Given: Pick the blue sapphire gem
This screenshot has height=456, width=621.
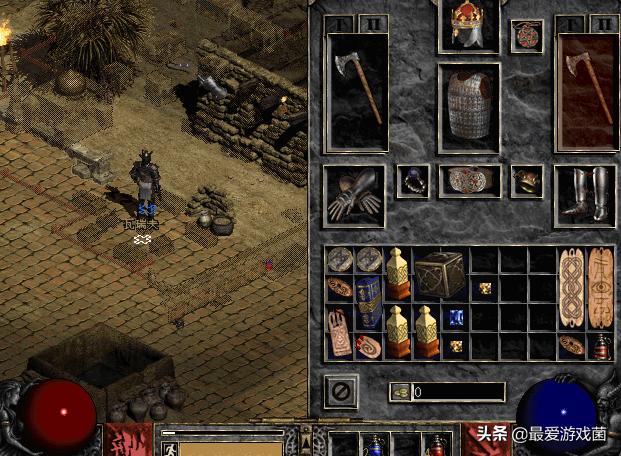Looking at the screenshot, I should [455, 318].
